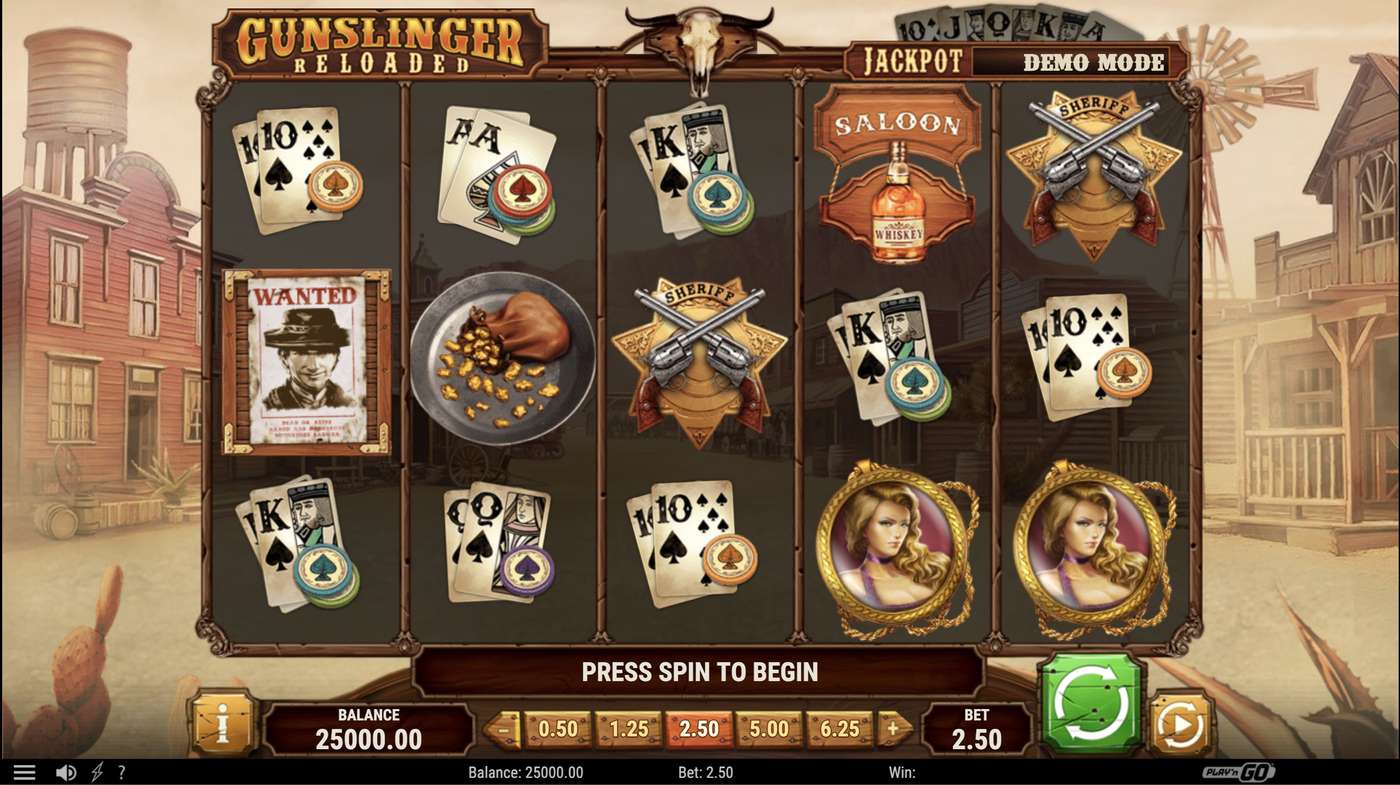Enable the 6.25 bet option
The width and height of the screenshot is (1400, 785).
[x=840, y=730]
